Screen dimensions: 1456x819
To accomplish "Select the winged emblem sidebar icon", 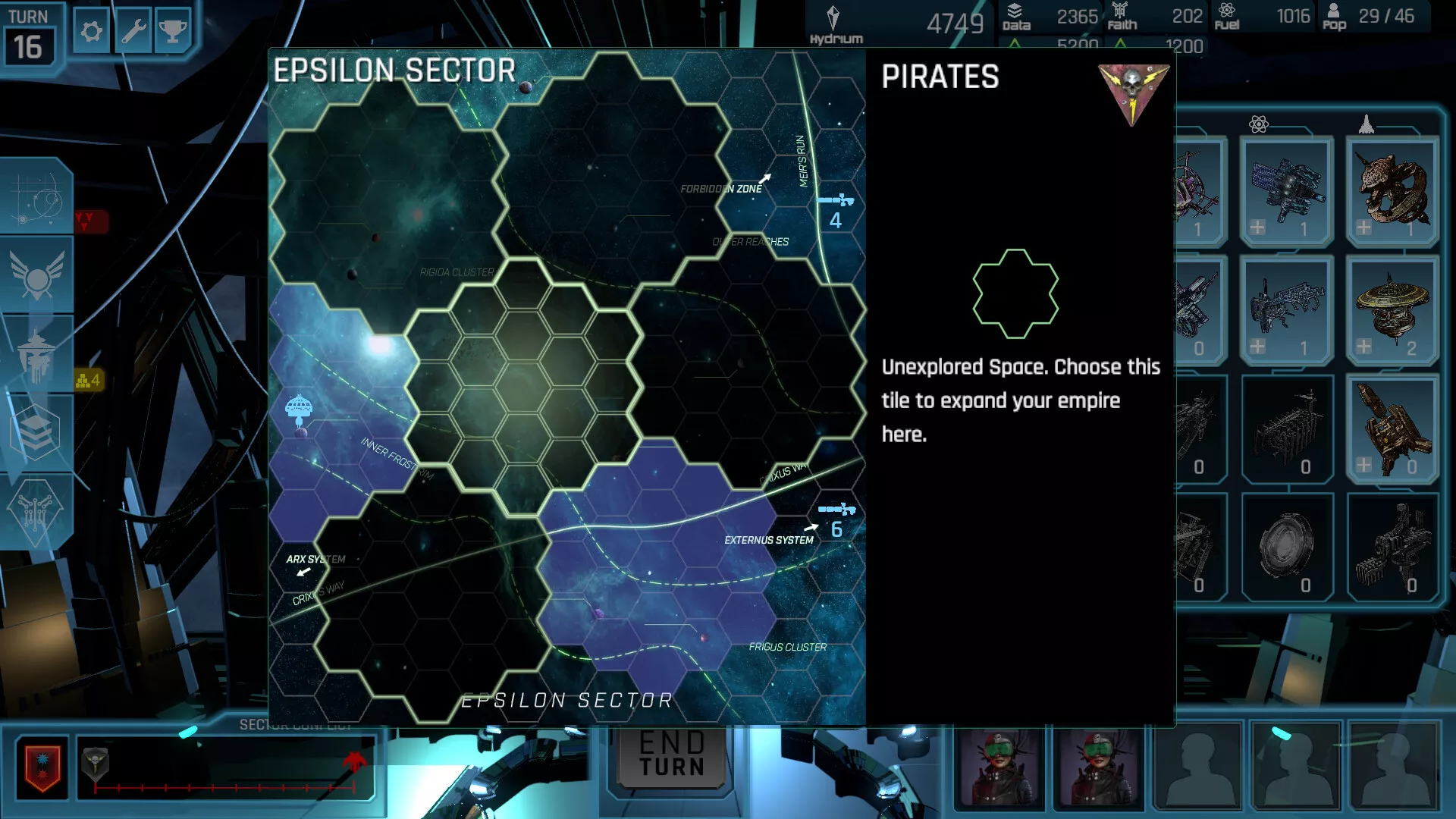I will [36, 275].
